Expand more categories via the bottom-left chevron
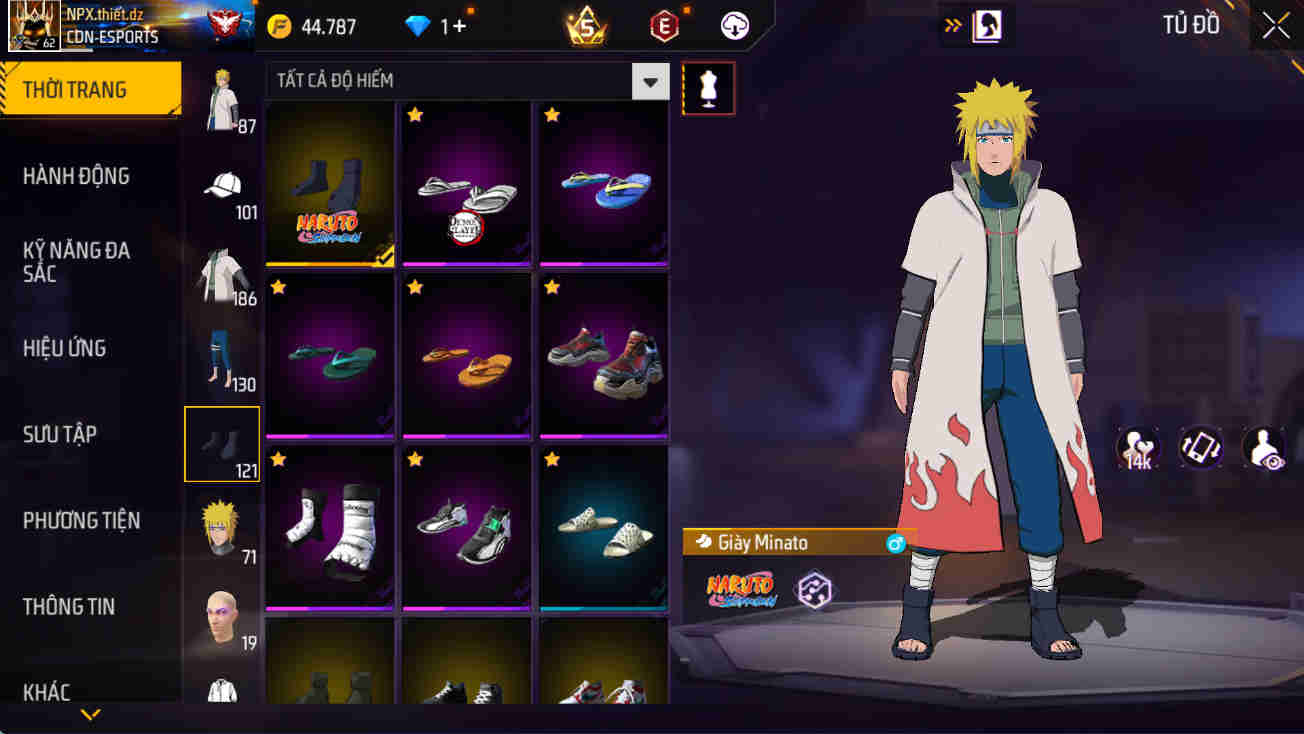 coord(92,716)
